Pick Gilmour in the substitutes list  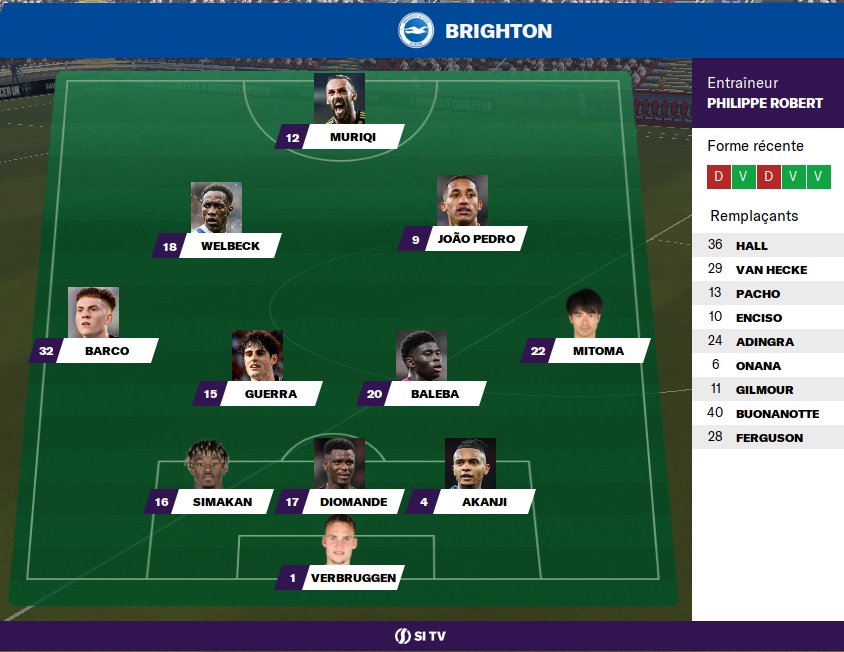(767, 389)
